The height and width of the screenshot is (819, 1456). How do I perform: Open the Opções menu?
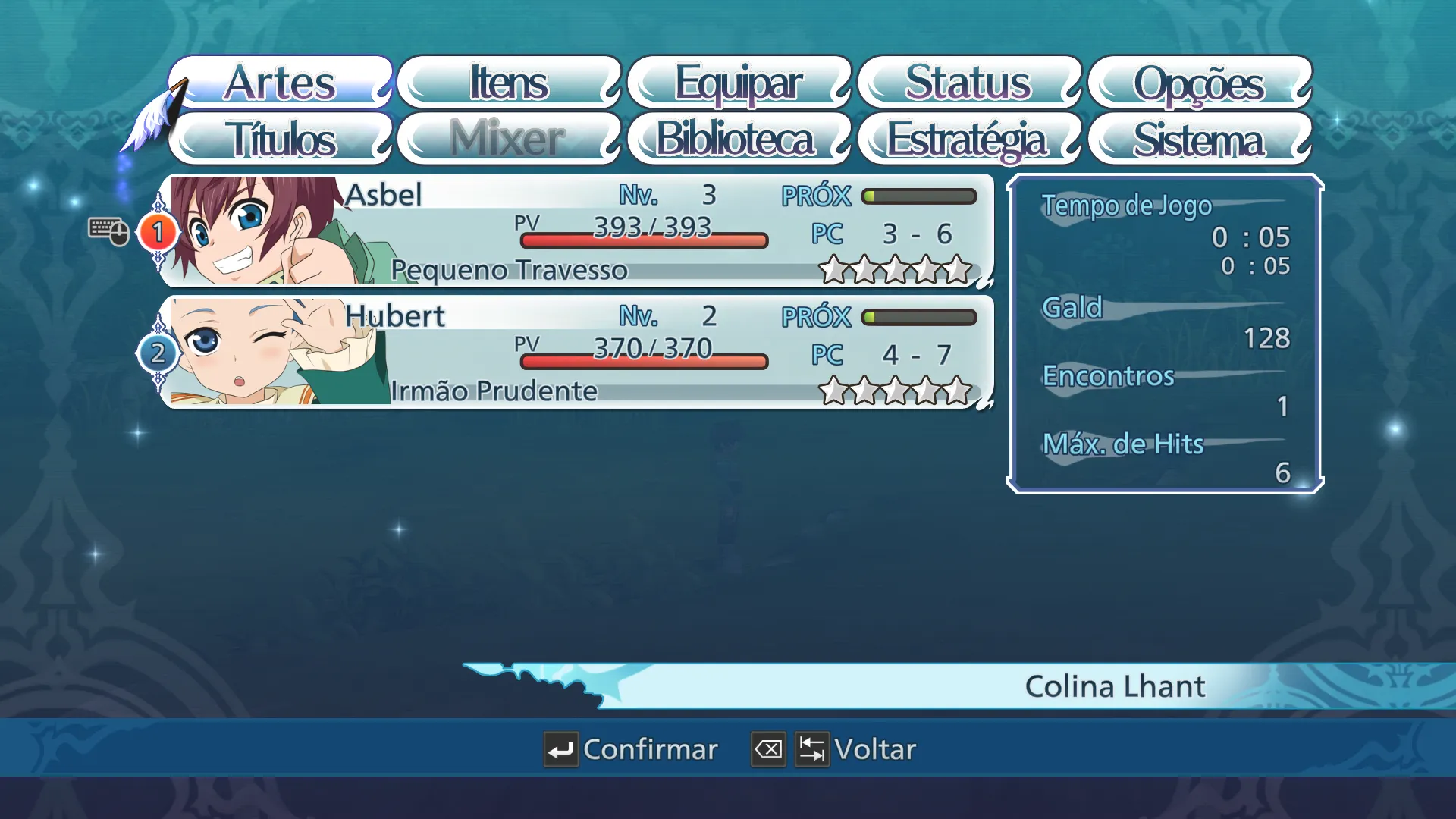pyautogui.click(x=1199, y=82)
